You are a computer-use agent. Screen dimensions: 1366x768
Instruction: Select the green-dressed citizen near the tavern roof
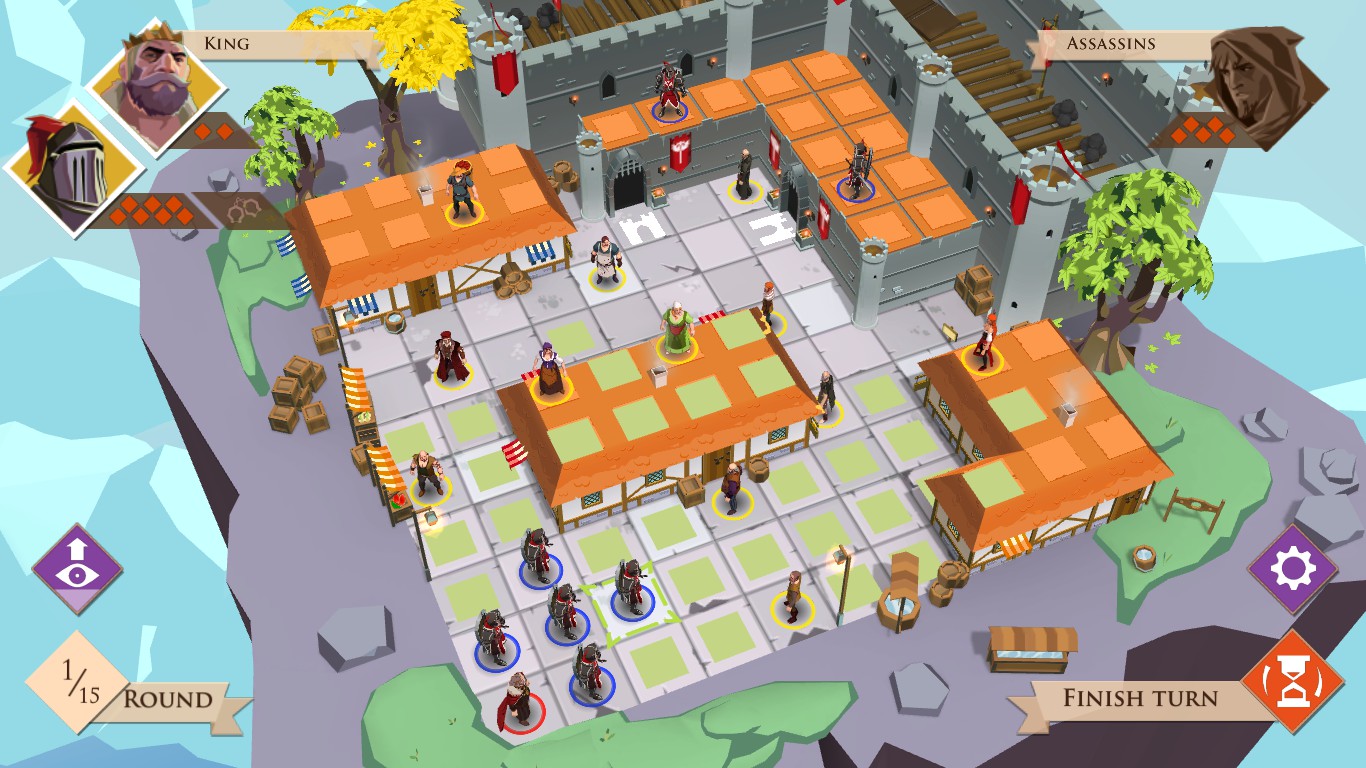tap(678, 330)
